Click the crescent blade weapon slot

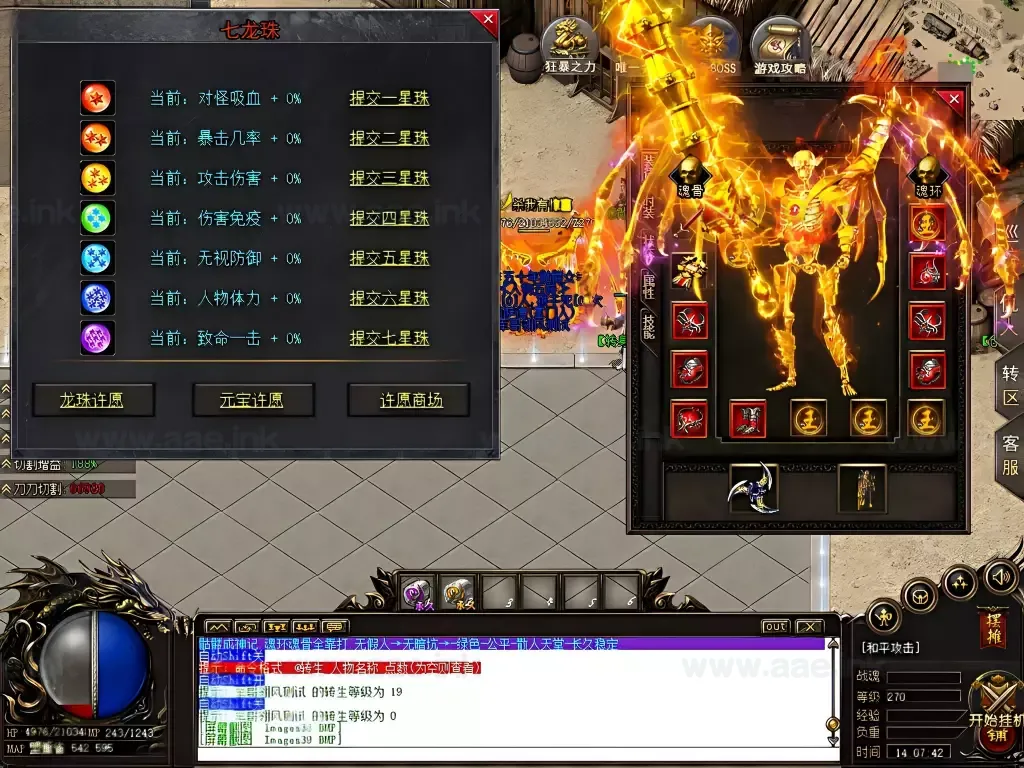(x=754, y=488)
